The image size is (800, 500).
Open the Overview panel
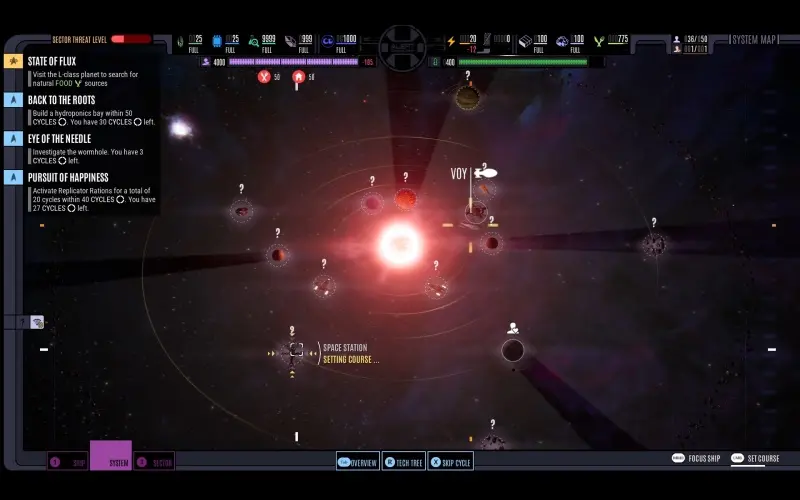[x=358, y=462]
